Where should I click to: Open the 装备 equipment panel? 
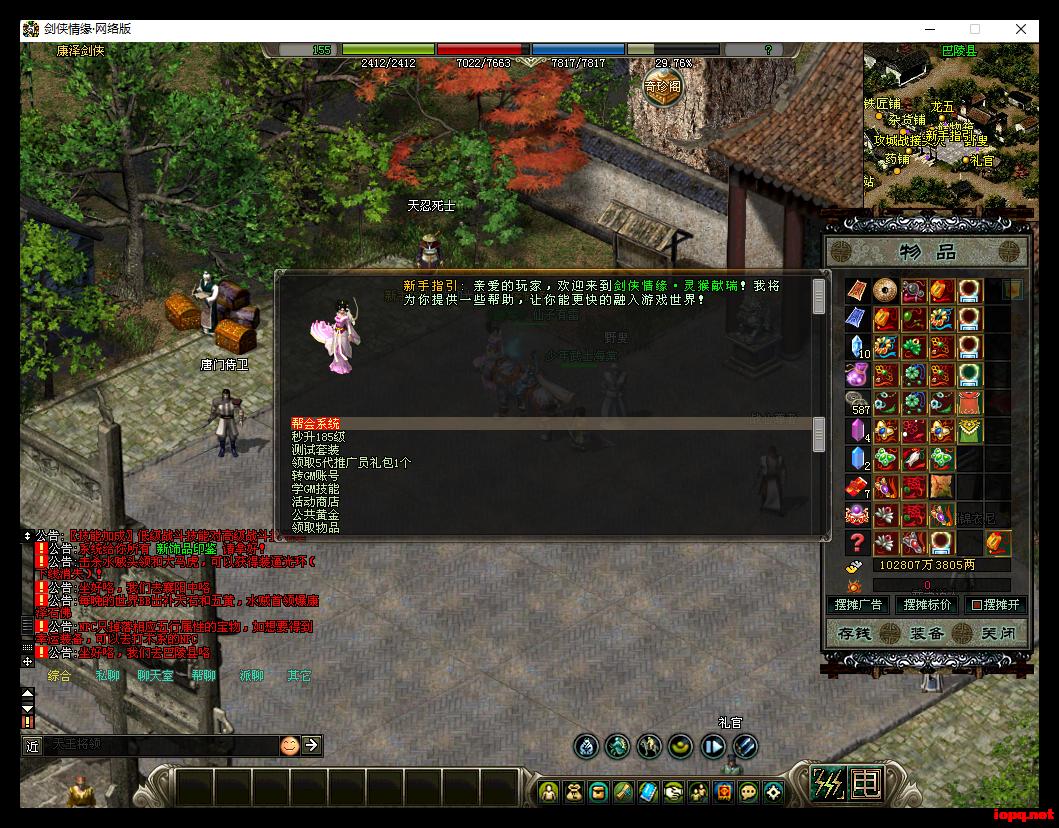point(926,634)
